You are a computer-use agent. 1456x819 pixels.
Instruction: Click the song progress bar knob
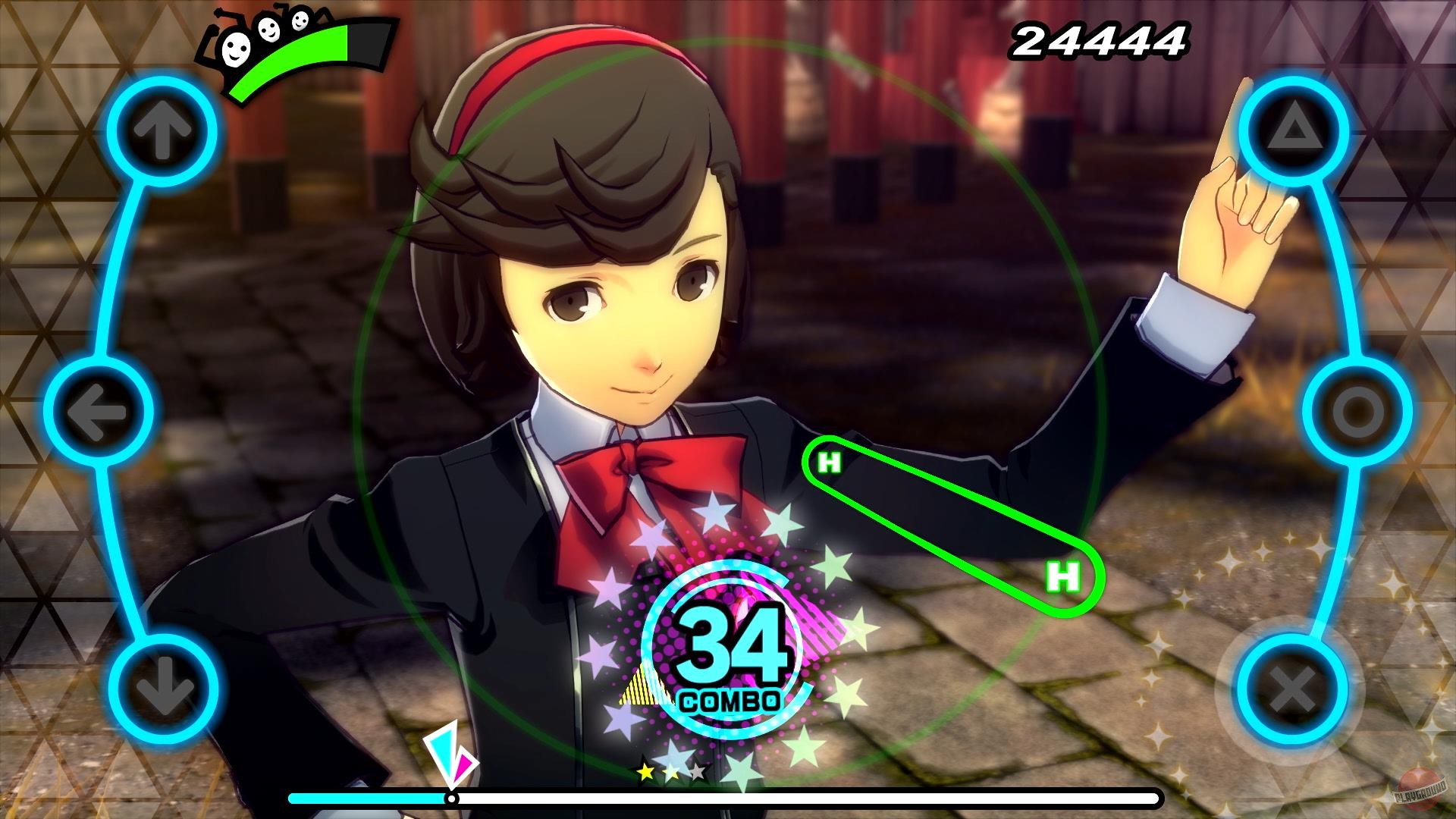tap(451, 798)
